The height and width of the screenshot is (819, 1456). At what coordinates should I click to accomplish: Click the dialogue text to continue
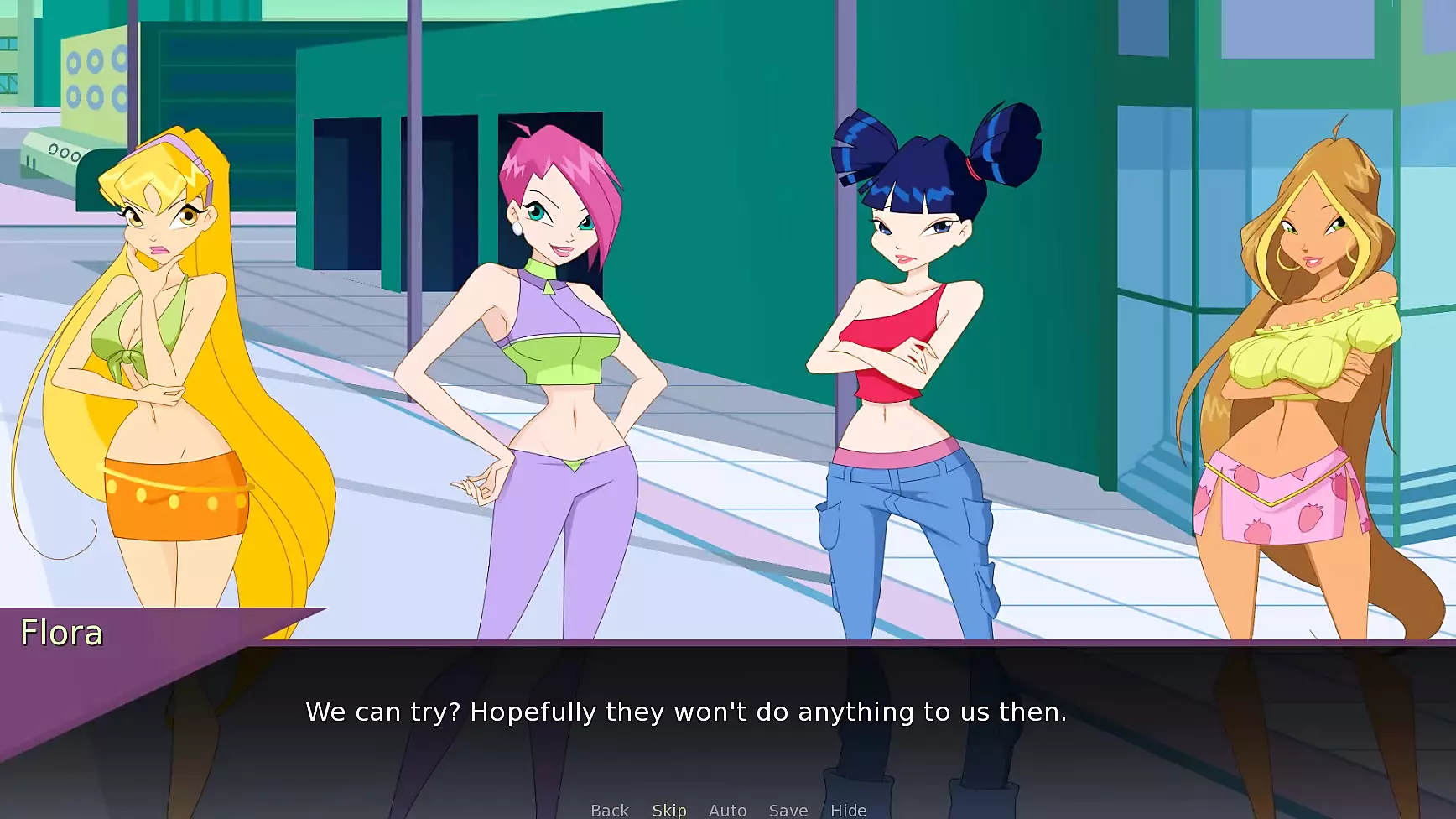(x=688, y=712)
